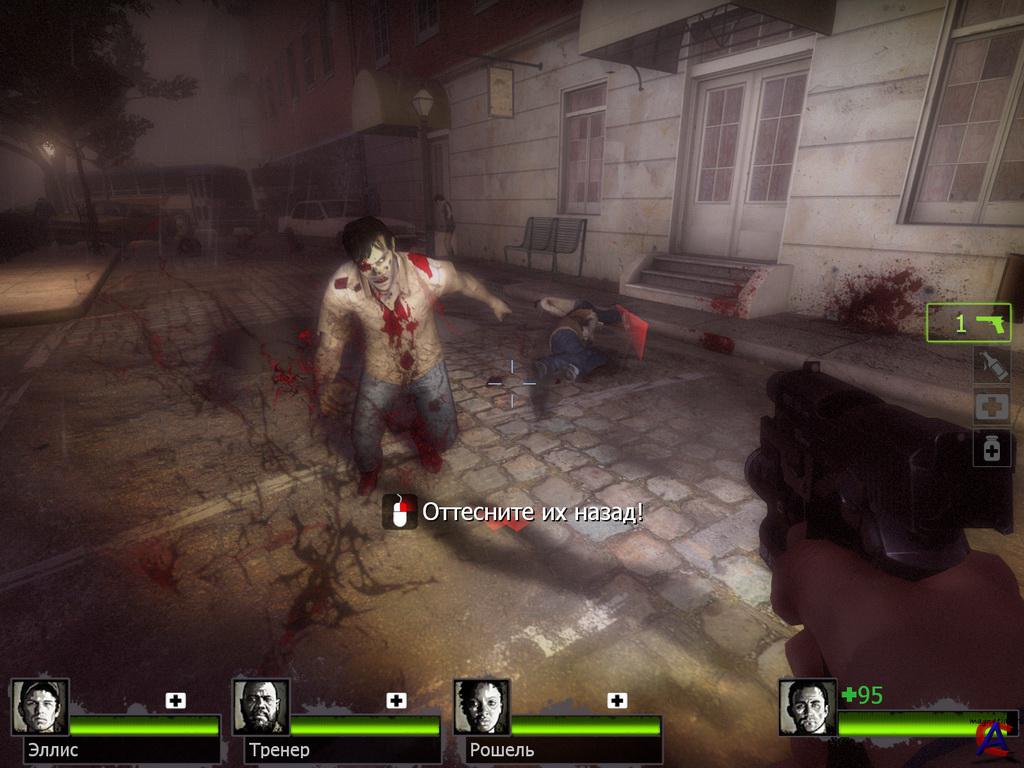Click Ellis's teammate portrait
Screen dimensions: 1024x768
[40, 707]
